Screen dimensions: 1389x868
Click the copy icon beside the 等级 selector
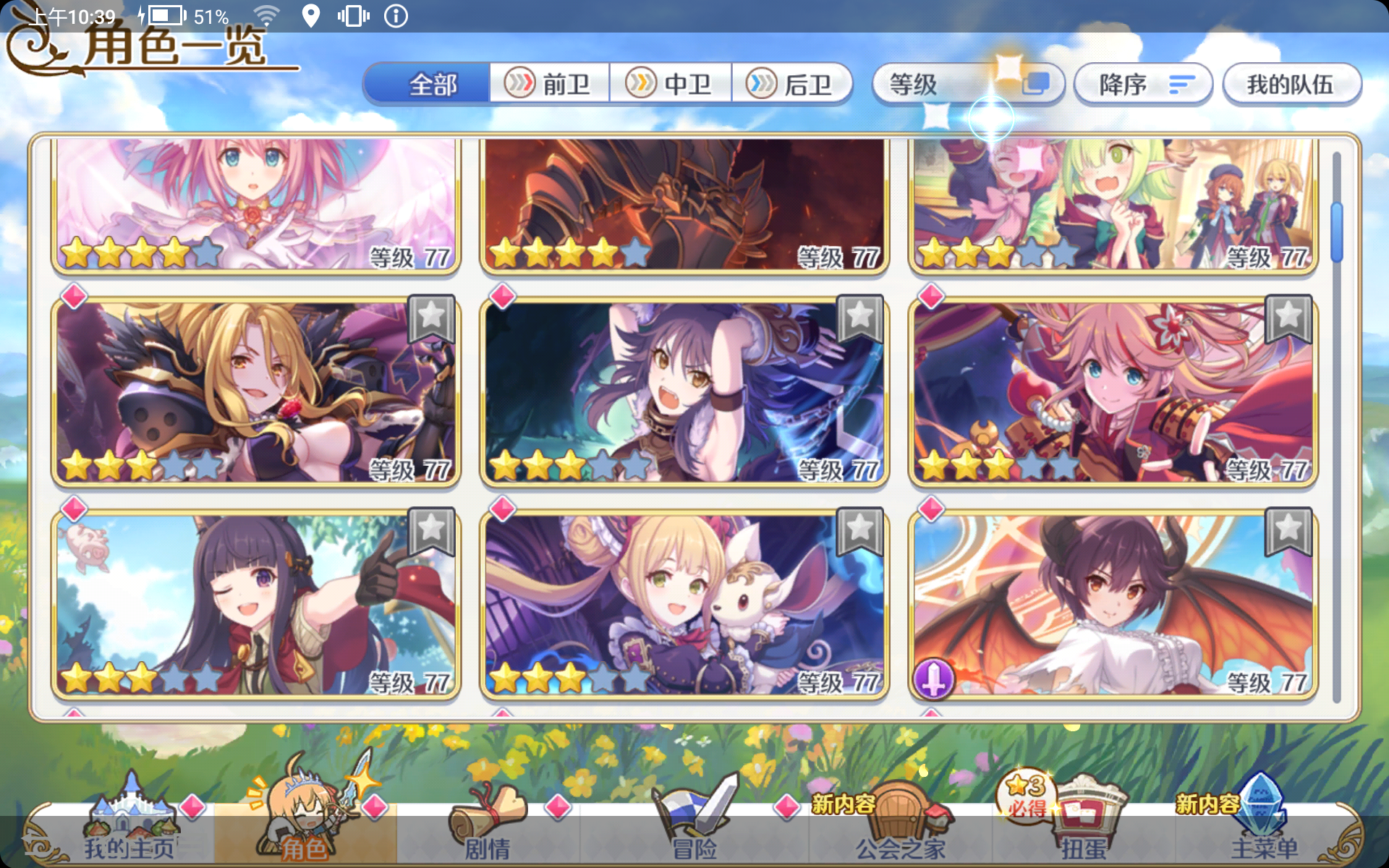1037,83
